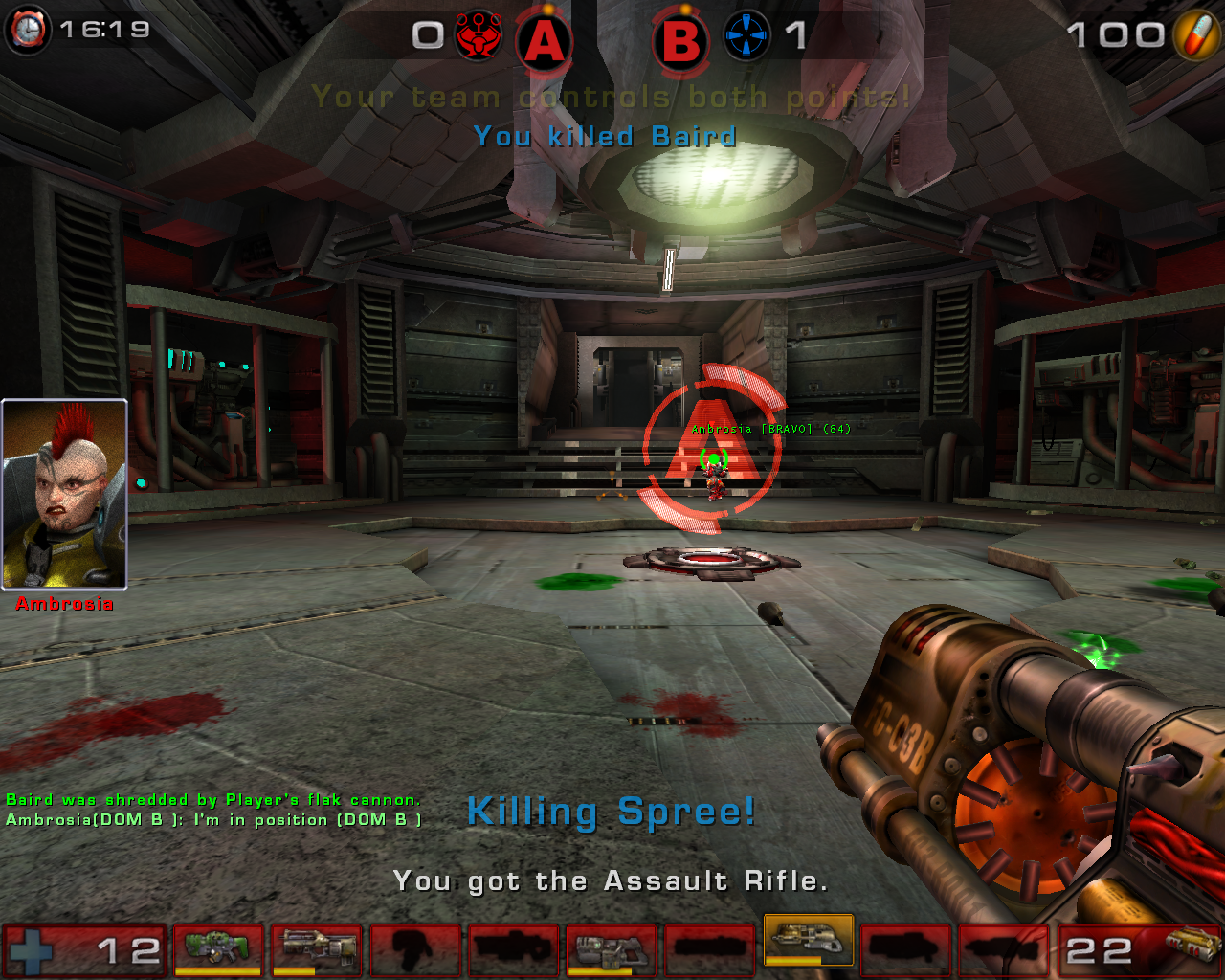Click the red domination point A icon
Viewport: 1225px width, 980px height.
(x=544, y=41)
